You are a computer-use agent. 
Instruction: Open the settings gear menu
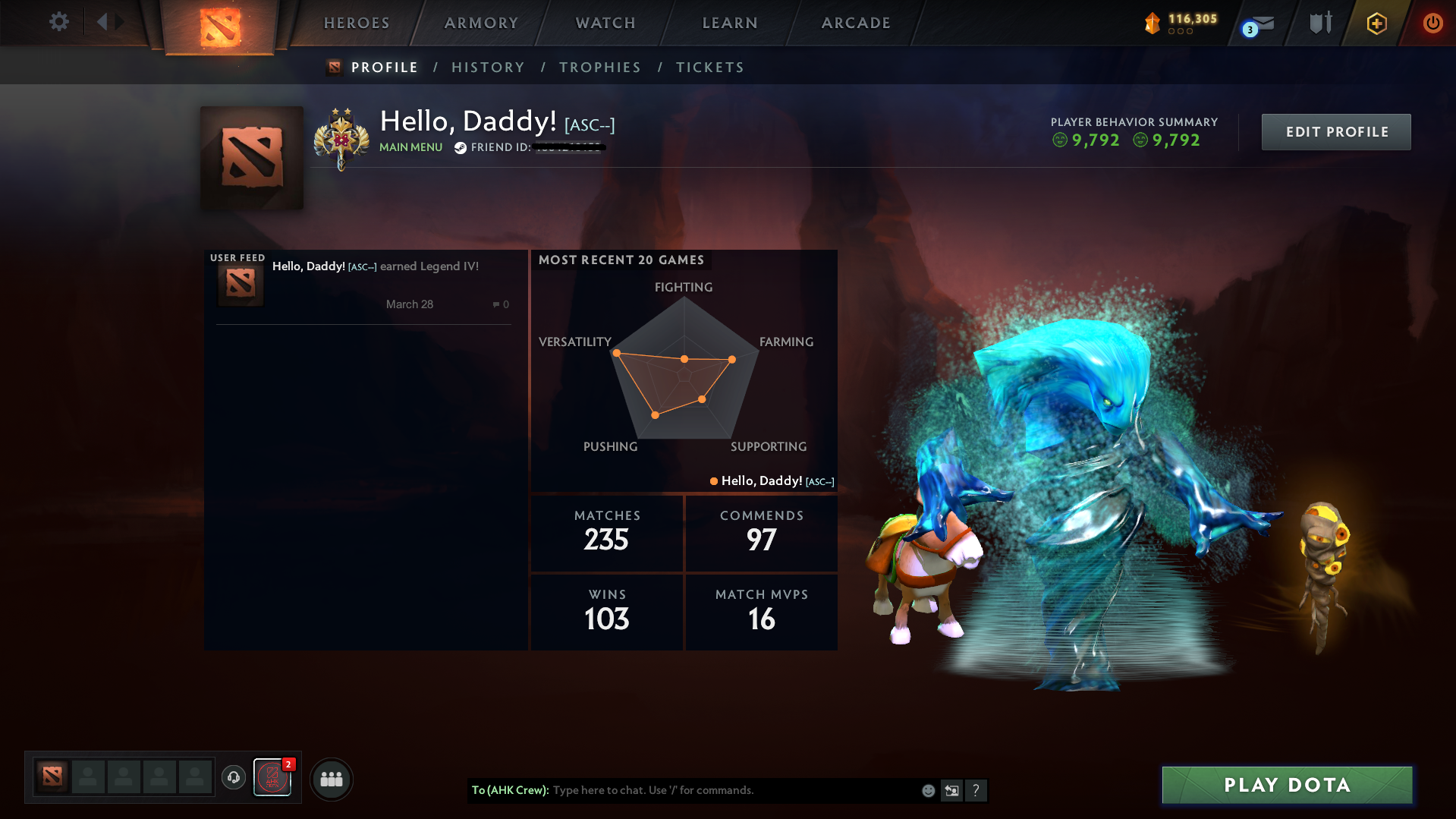click(58, 22)
